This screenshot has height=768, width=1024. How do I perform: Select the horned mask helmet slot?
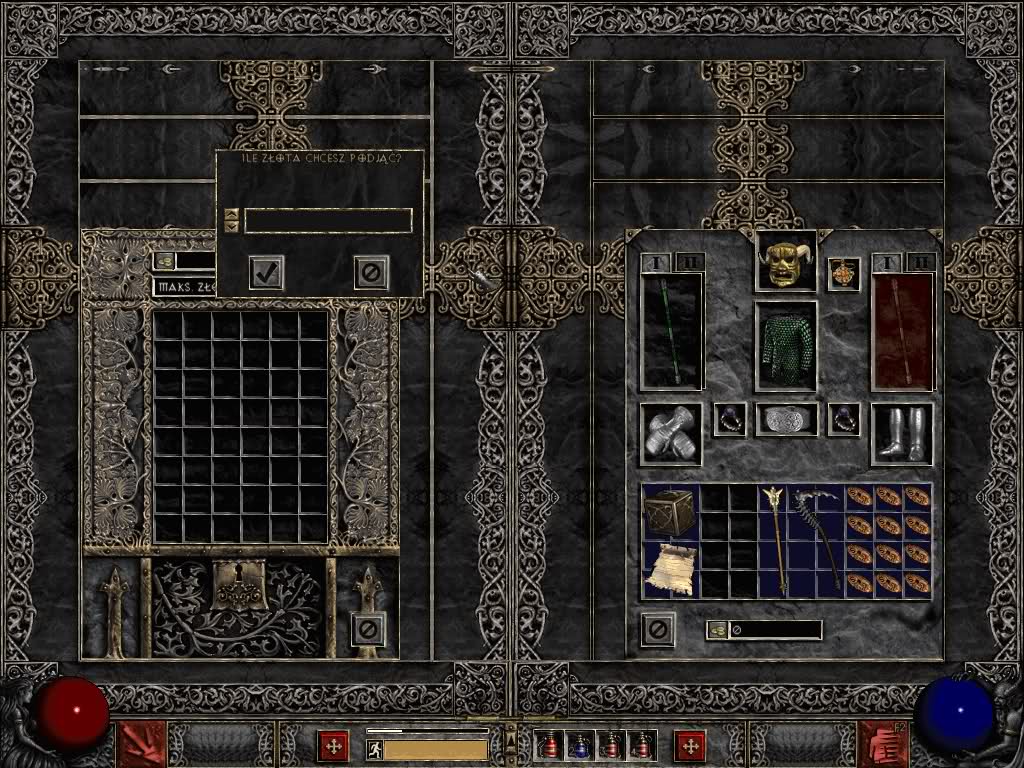785,262
